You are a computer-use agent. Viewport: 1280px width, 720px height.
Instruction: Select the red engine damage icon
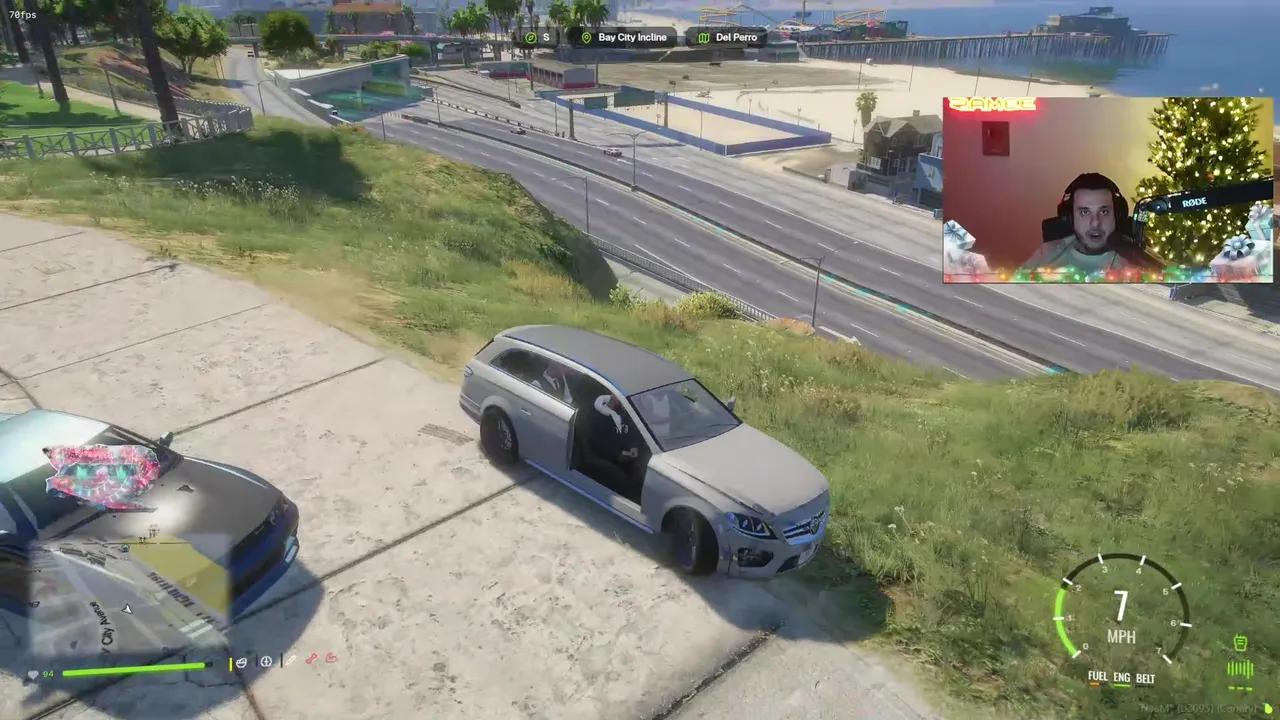tap(331, 660)
